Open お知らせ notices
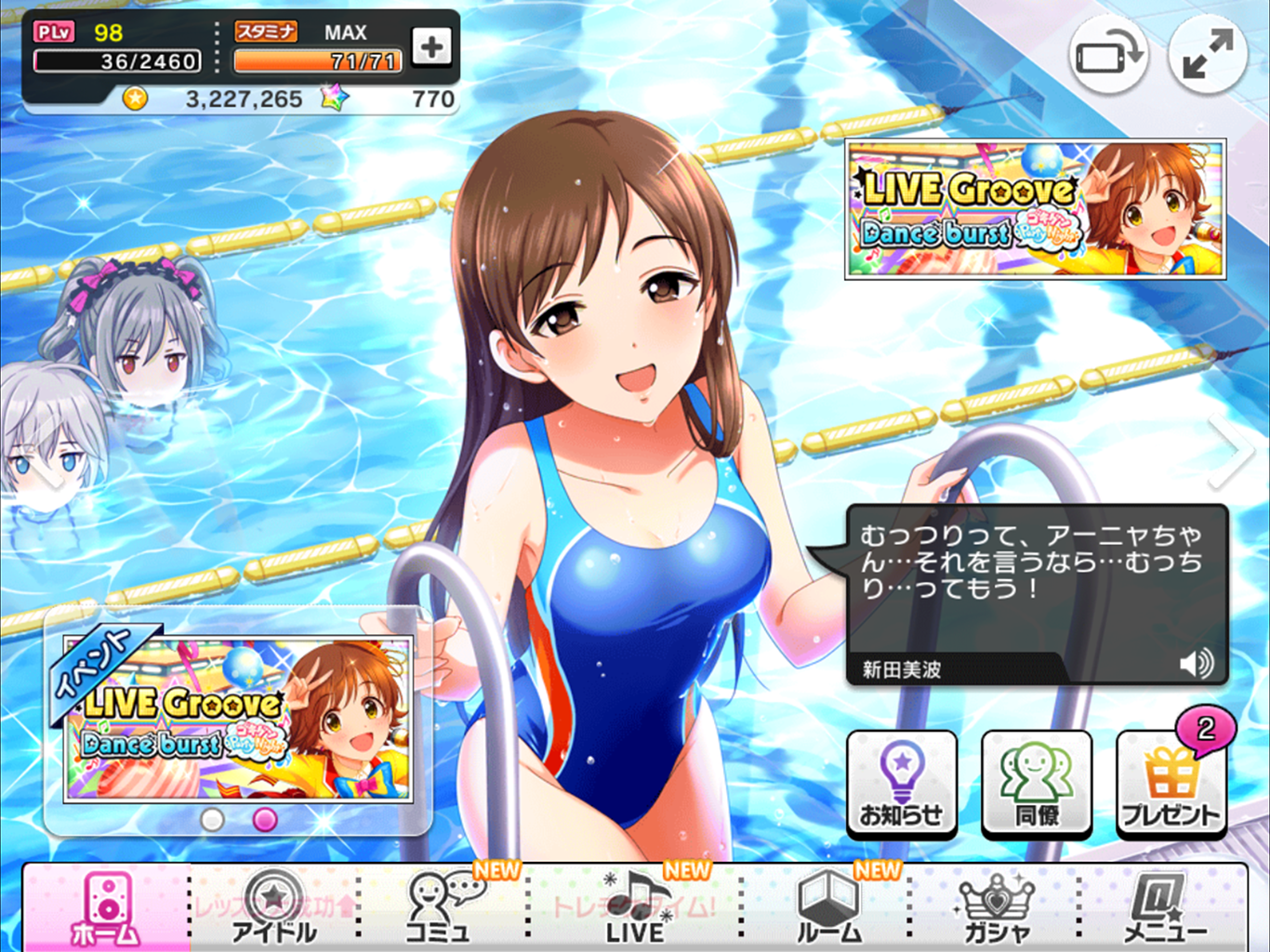 pos(901,784)
